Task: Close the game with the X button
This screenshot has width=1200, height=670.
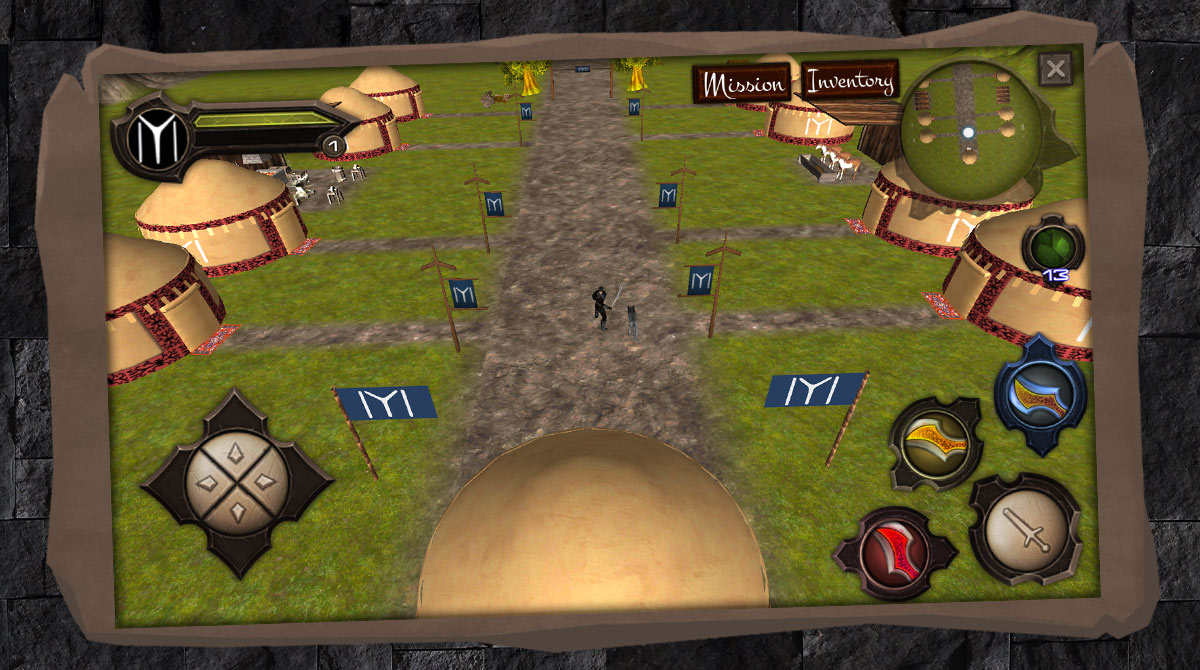Action: [x=1055, y=70]
